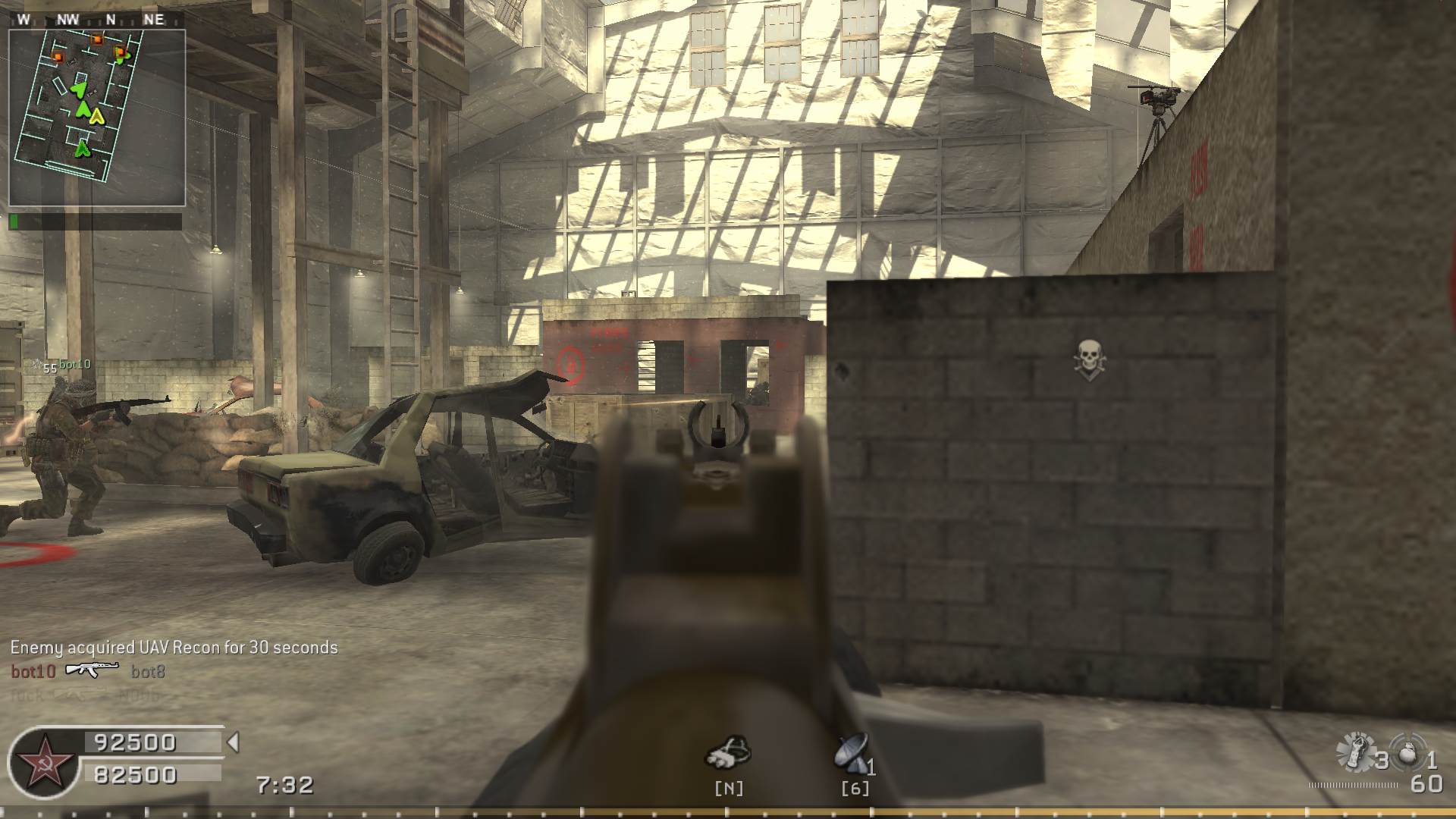
Task: Click the skull death marker
Action: [x=1090, y=359]
